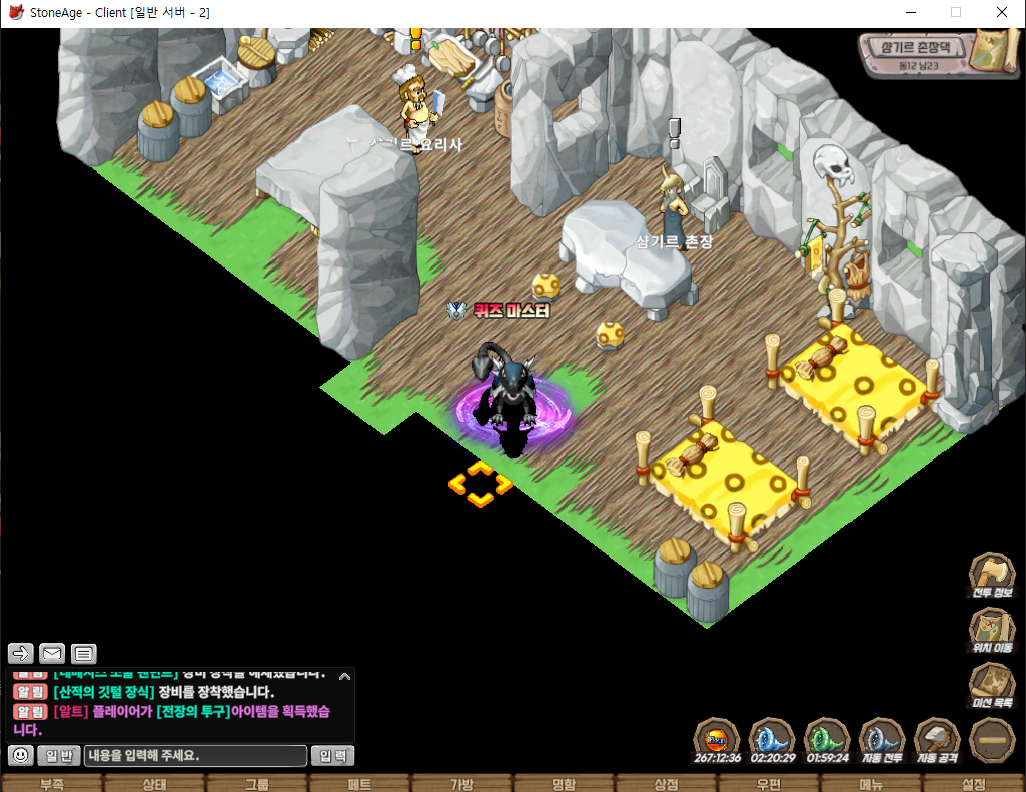Select the 그룹 (group) menu button

(257, 784)
